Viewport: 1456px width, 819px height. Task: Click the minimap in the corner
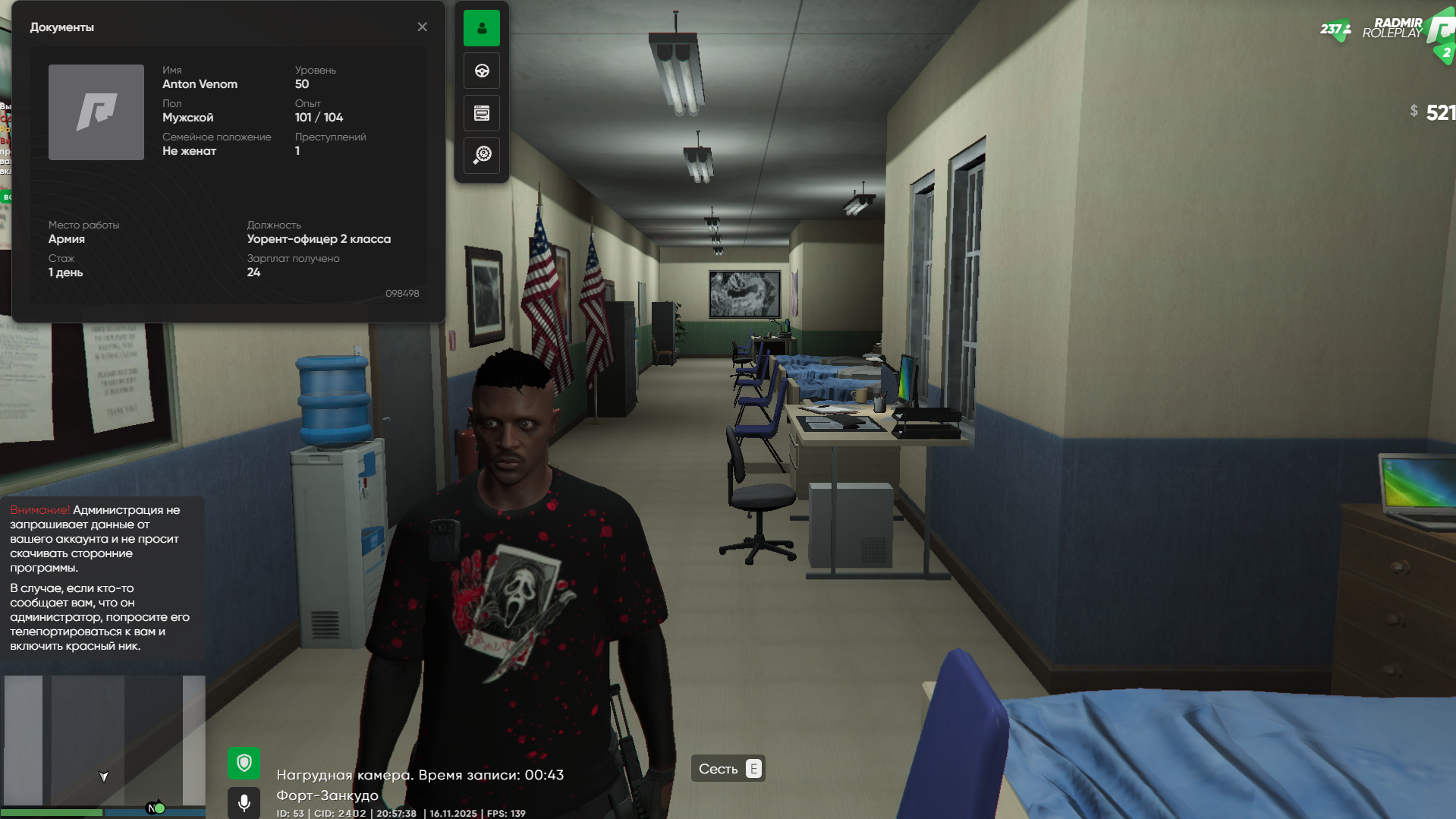[x=103, y=740]
